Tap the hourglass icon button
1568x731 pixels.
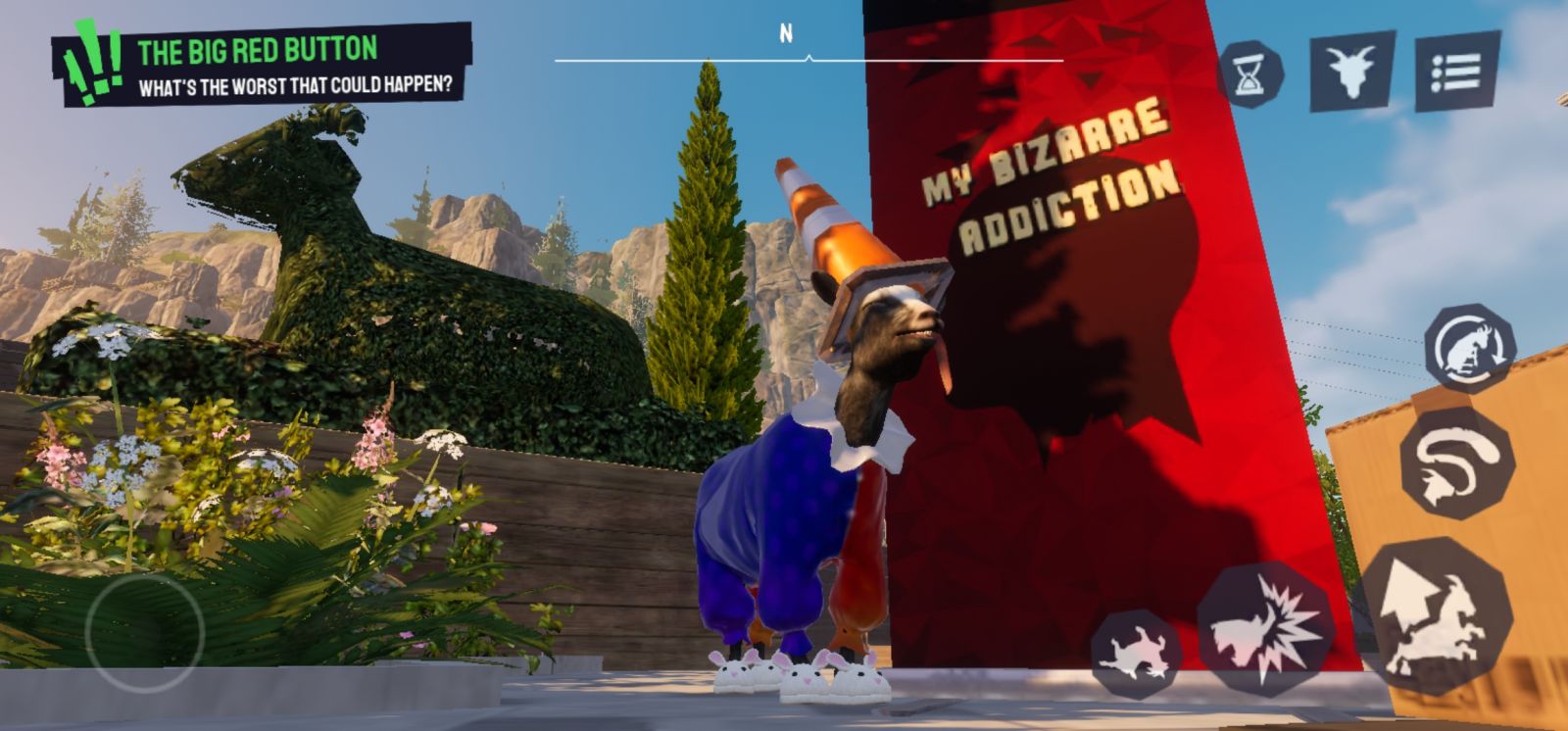tap(1250, 74)
